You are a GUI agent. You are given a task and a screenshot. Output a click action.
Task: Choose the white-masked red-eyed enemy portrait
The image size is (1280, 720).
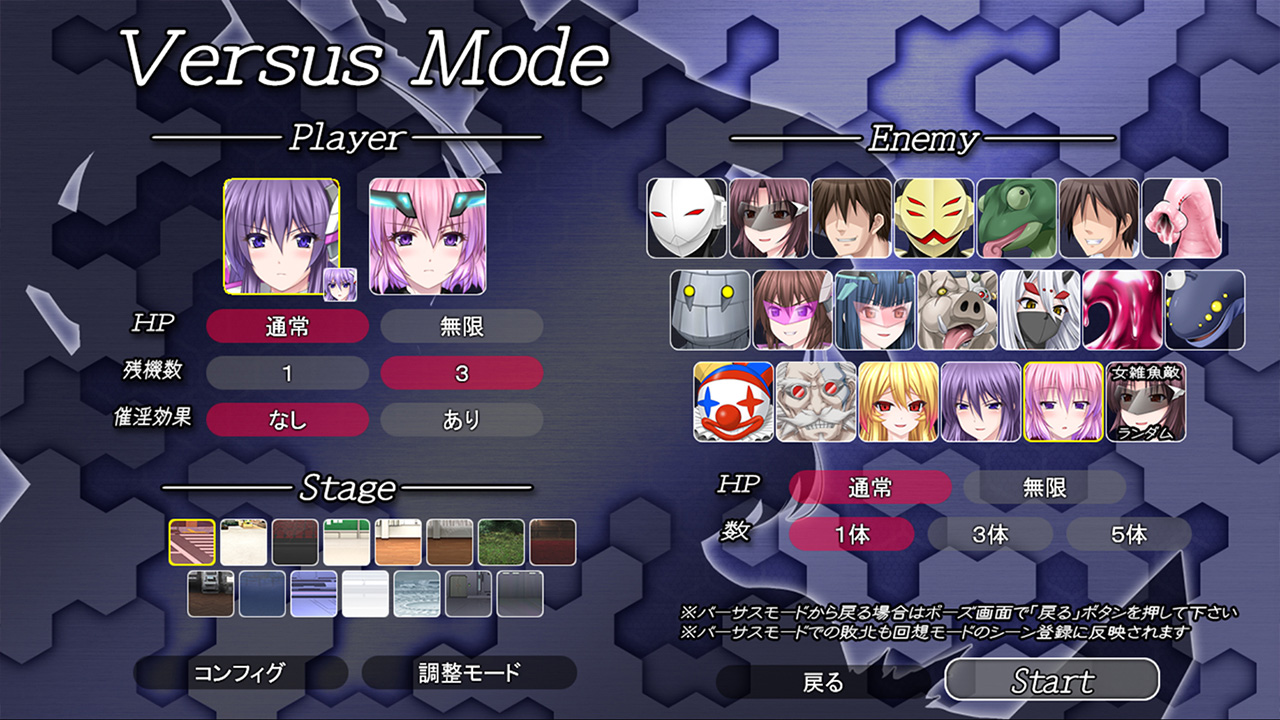[x=686, y=218]
